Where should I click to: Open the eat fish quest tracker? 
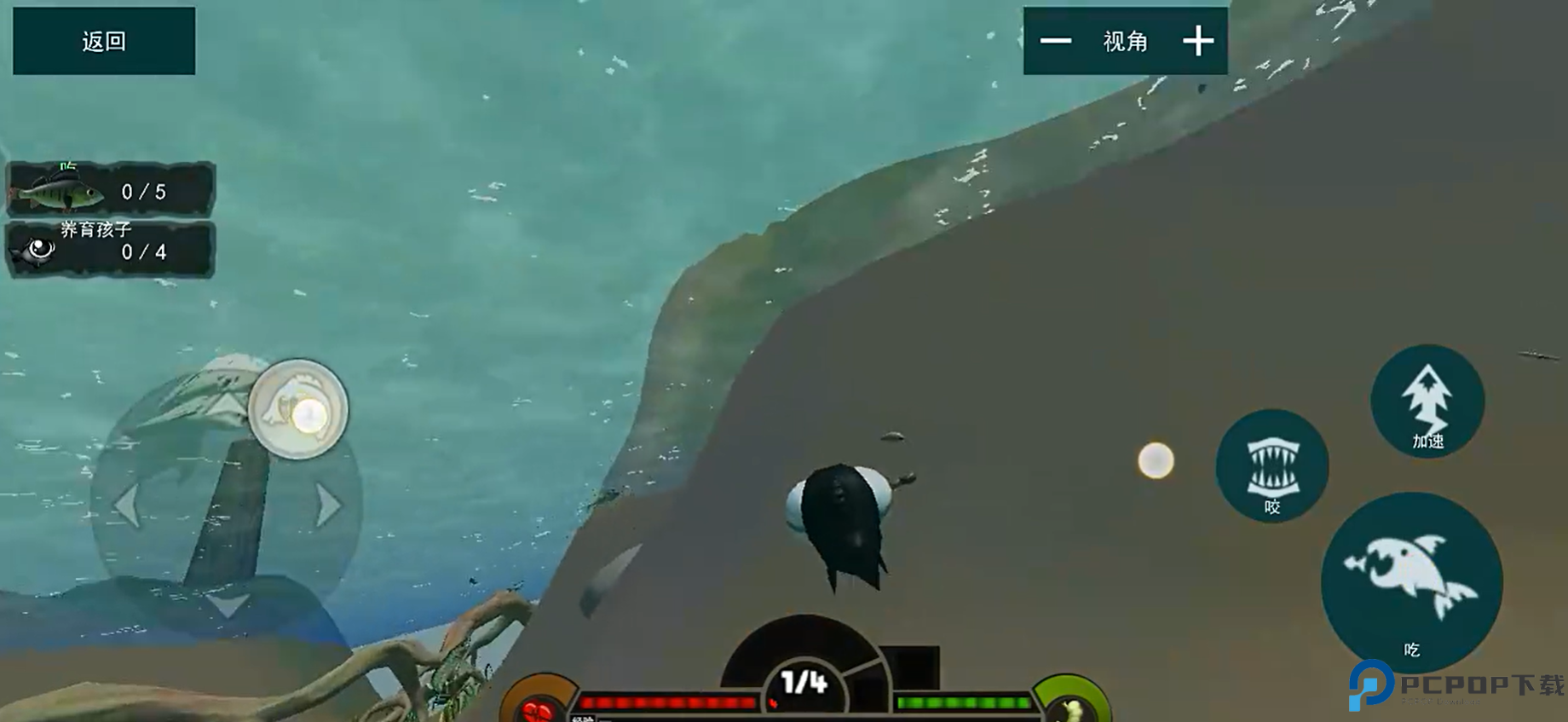tap(111, 189)
